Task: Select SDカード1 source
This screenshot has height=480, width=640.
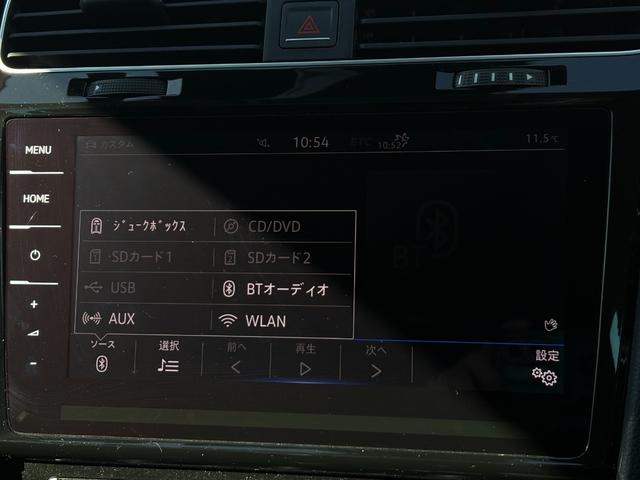Action: tap(147, 257)
